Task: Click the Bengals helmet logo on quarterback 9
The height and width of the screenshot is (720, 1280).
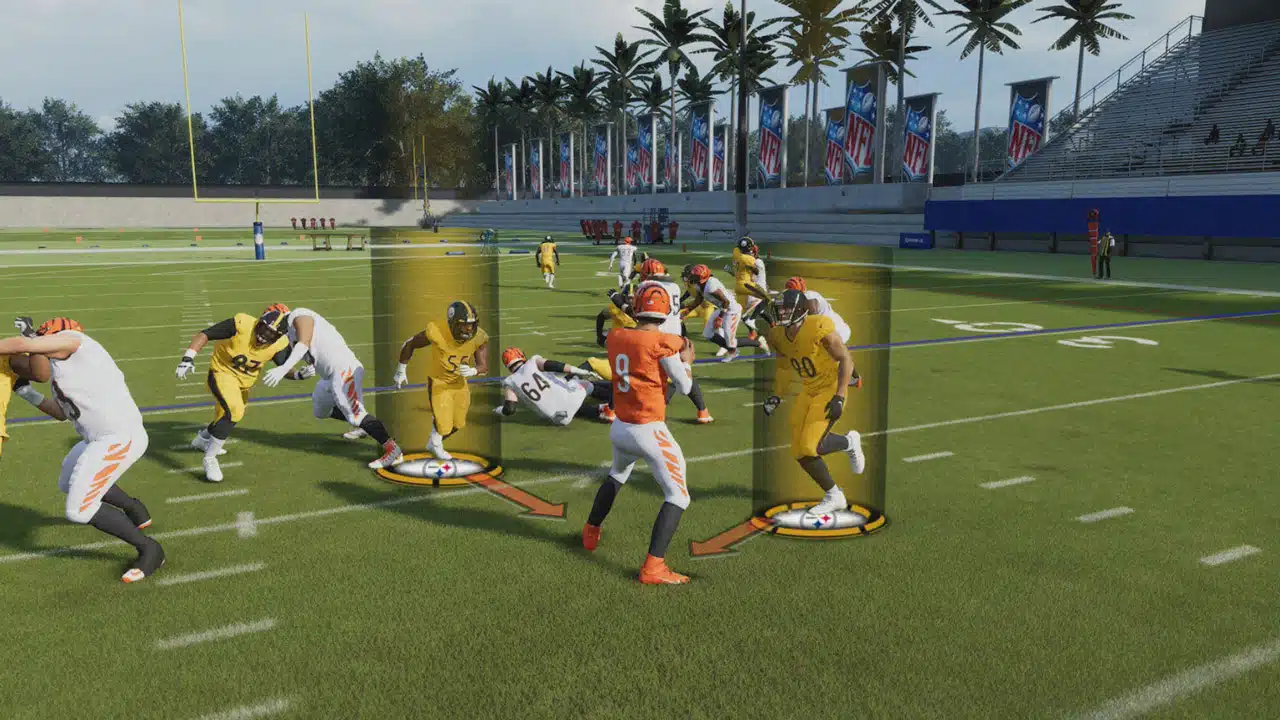Action: click(652, 300)
